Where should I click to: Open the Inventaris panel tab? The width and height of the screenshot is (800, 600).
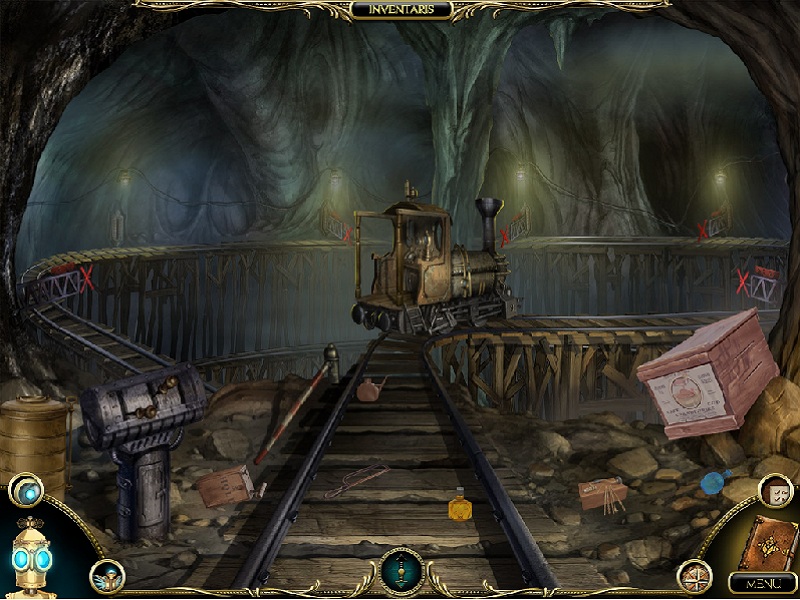(401, 11)
